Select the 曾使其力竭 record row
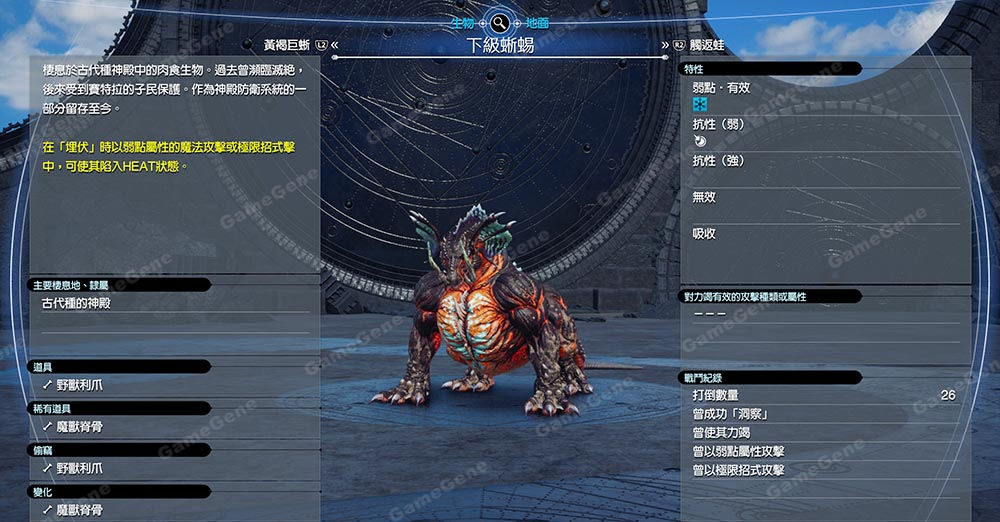 pos(824,433)
